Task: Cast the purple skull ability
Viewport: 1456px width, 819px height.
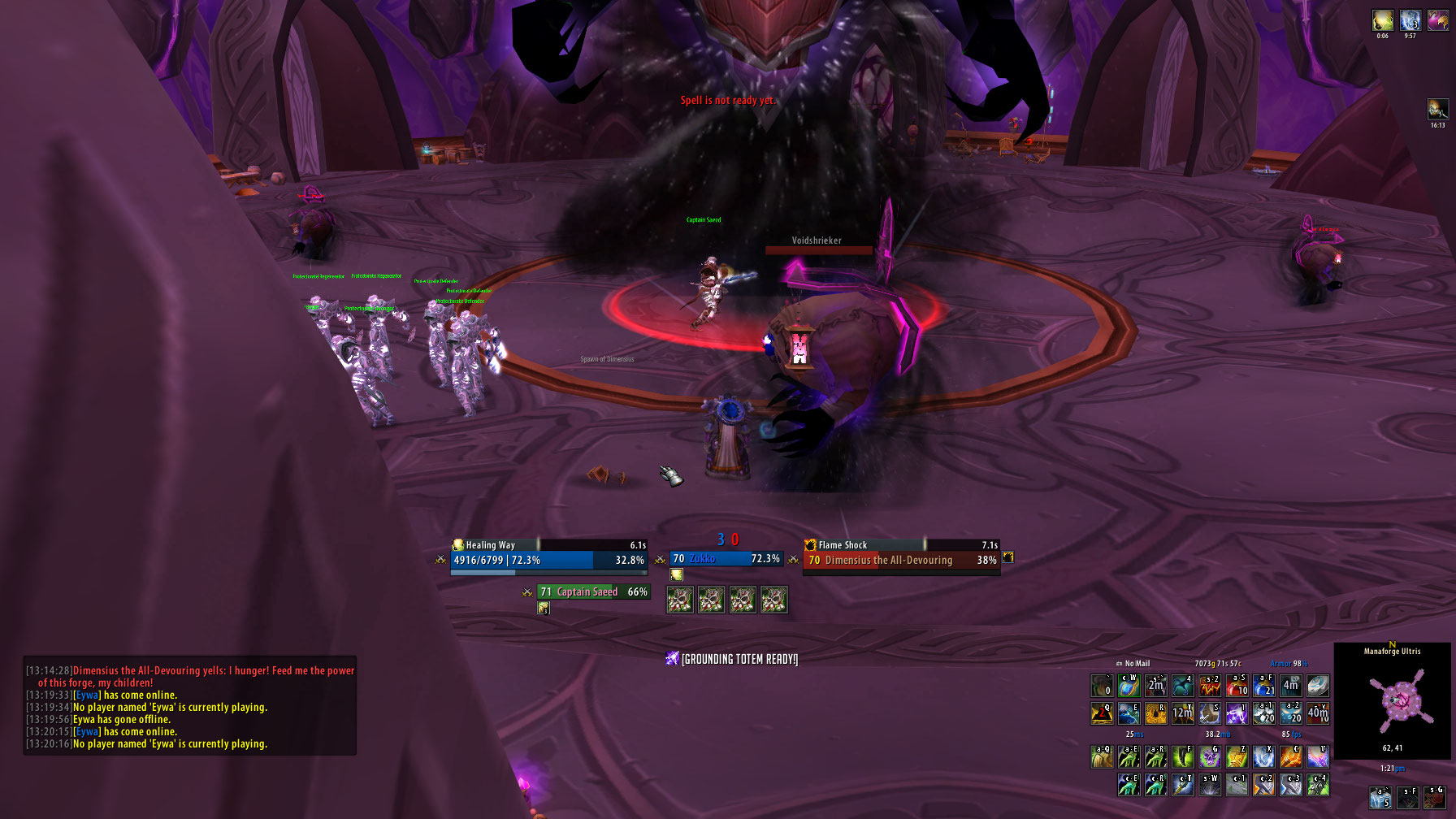Action: point(1209,757)
